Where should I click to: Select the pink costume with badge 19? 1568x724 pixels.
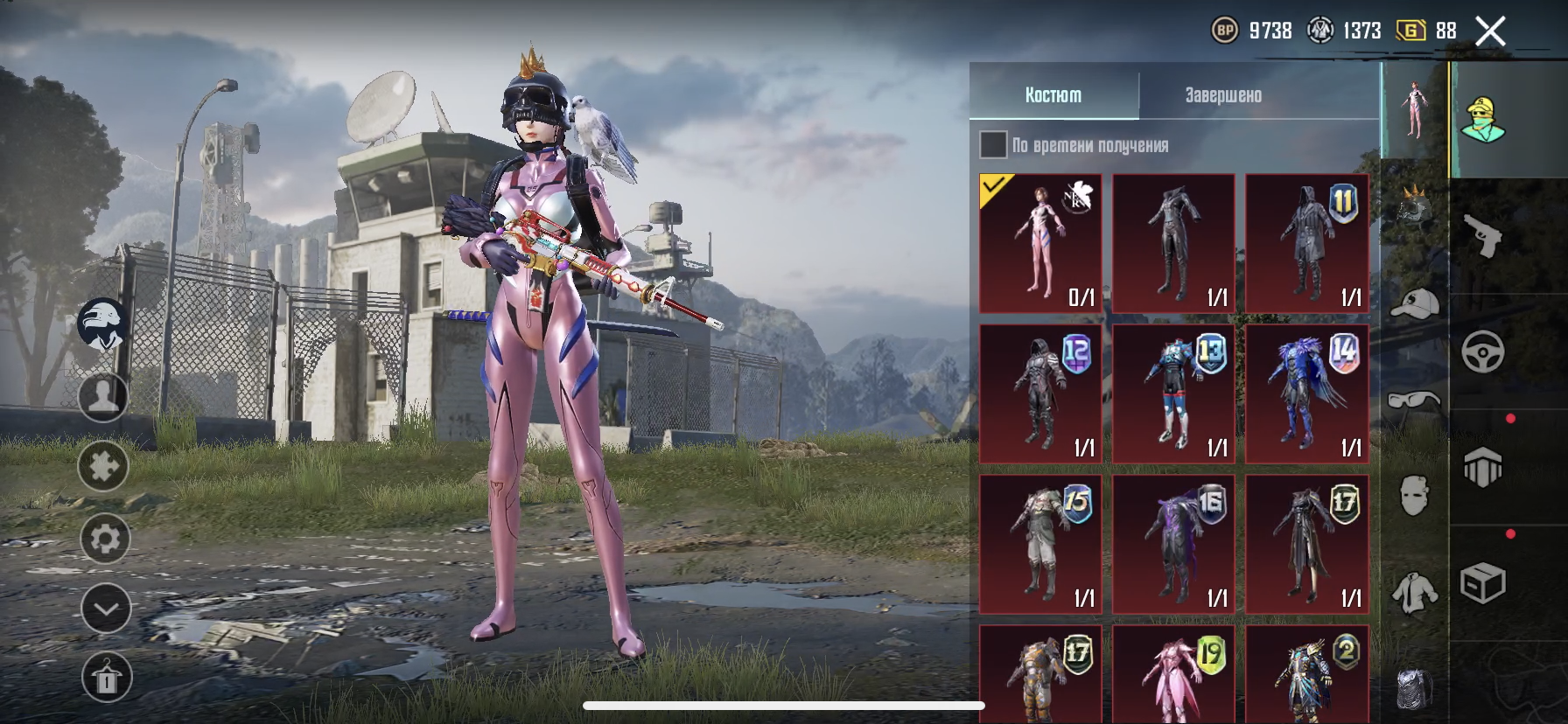[1173, 675]
